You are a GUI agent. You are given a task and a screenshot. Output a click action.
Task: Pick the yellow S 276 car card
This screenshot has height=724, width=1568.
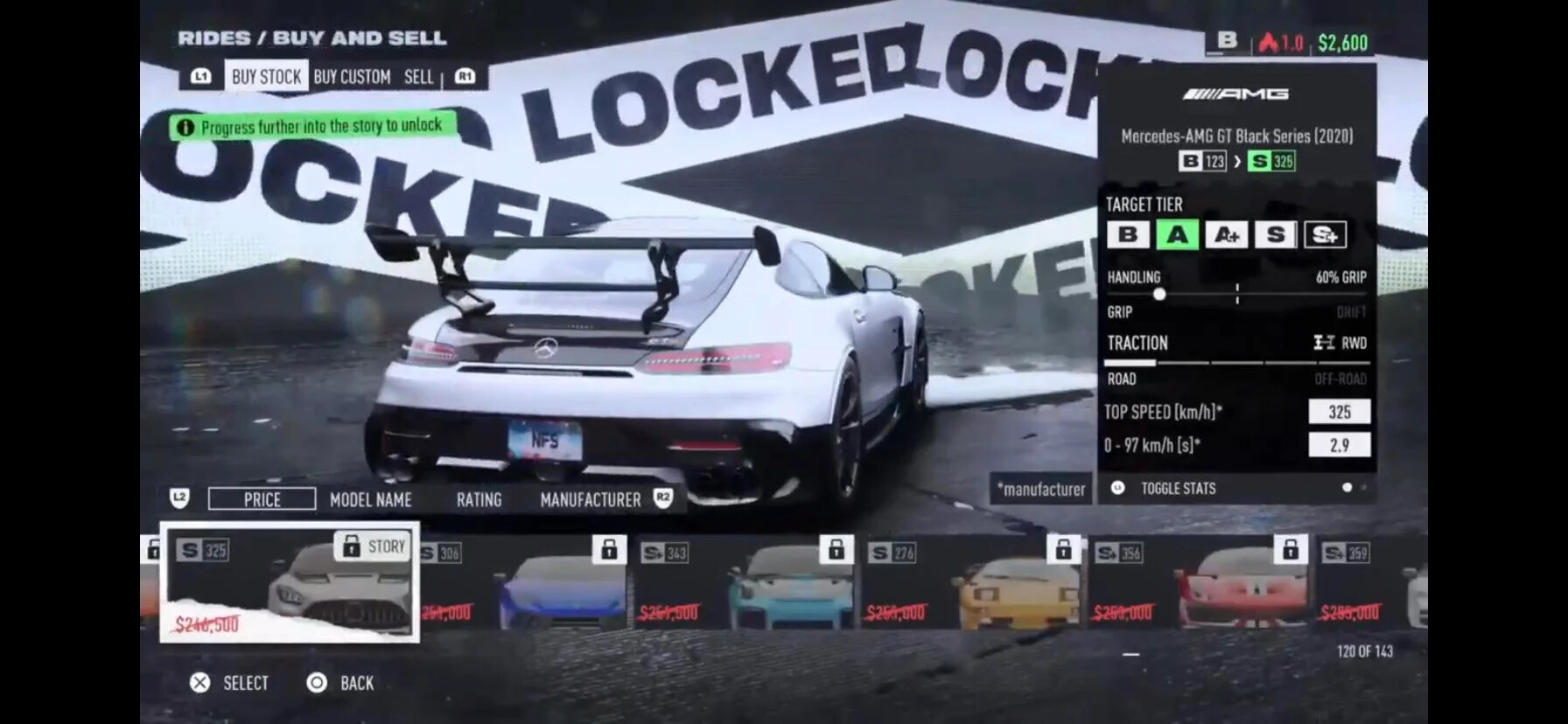coord(971,582)
